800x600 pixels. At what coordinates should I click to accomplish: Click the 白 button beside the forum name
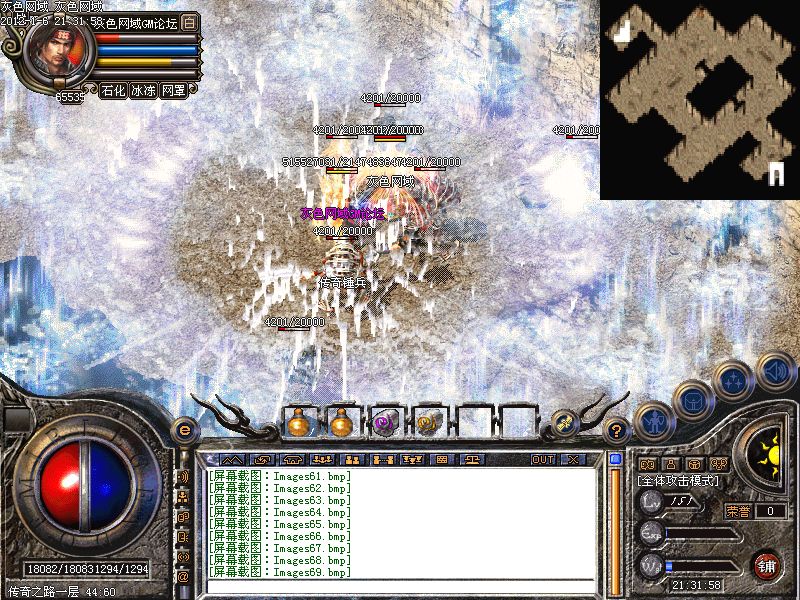click(x=191, y=22)
